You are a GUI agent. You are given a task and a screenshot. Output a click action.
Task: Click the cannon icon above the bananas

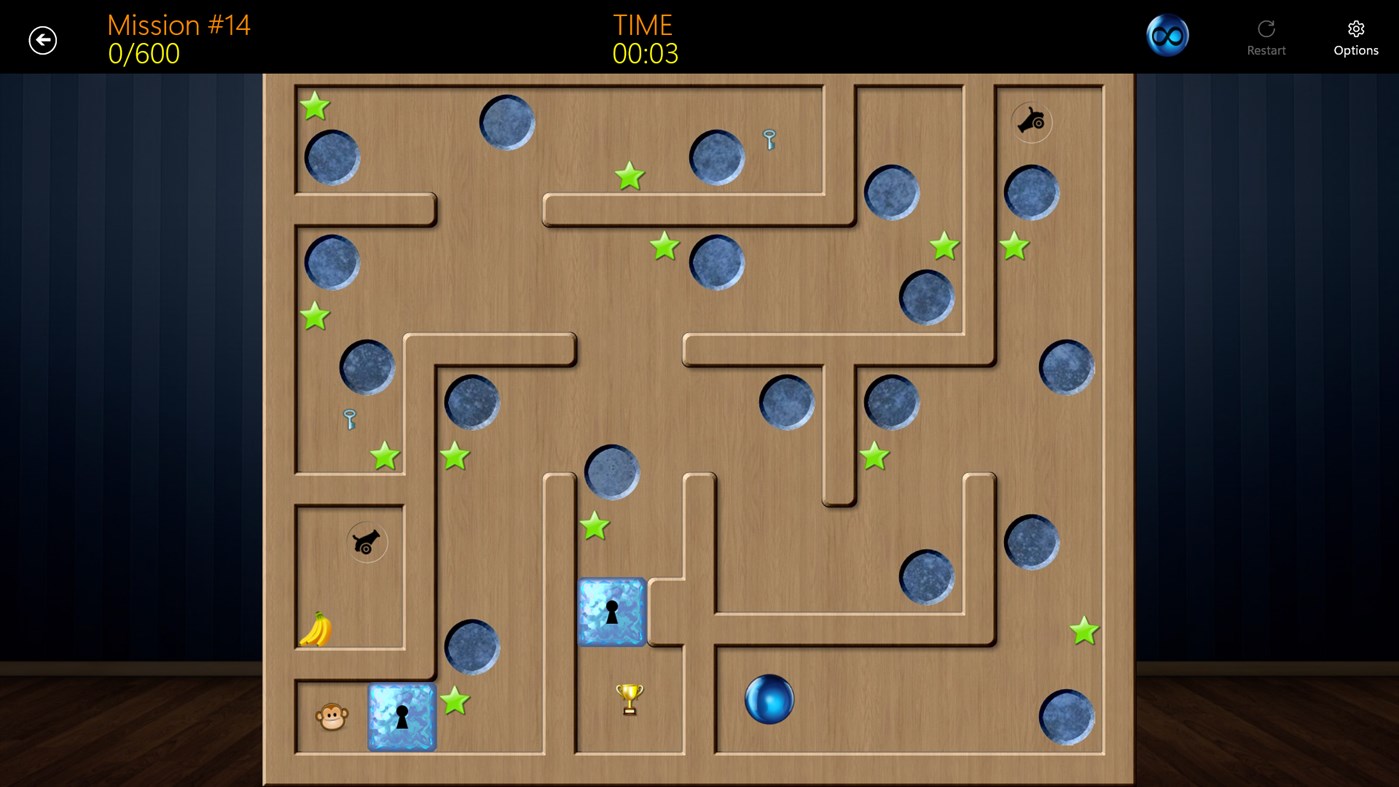(366, 542)
